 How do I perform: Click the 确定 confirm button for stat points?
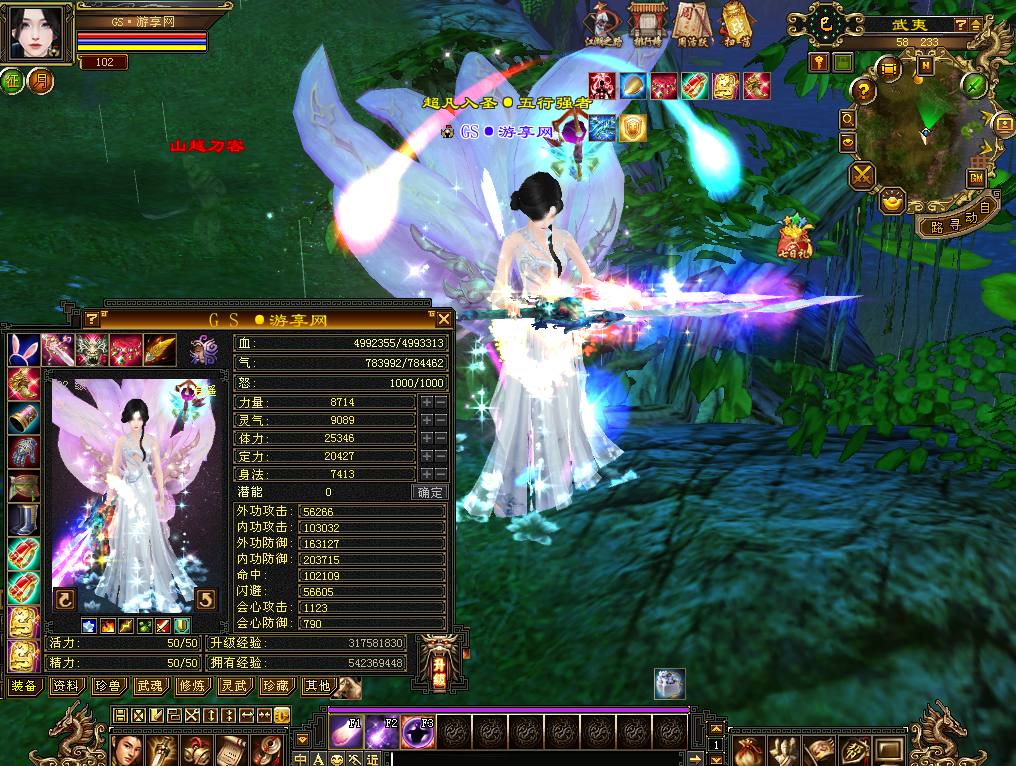429,492
